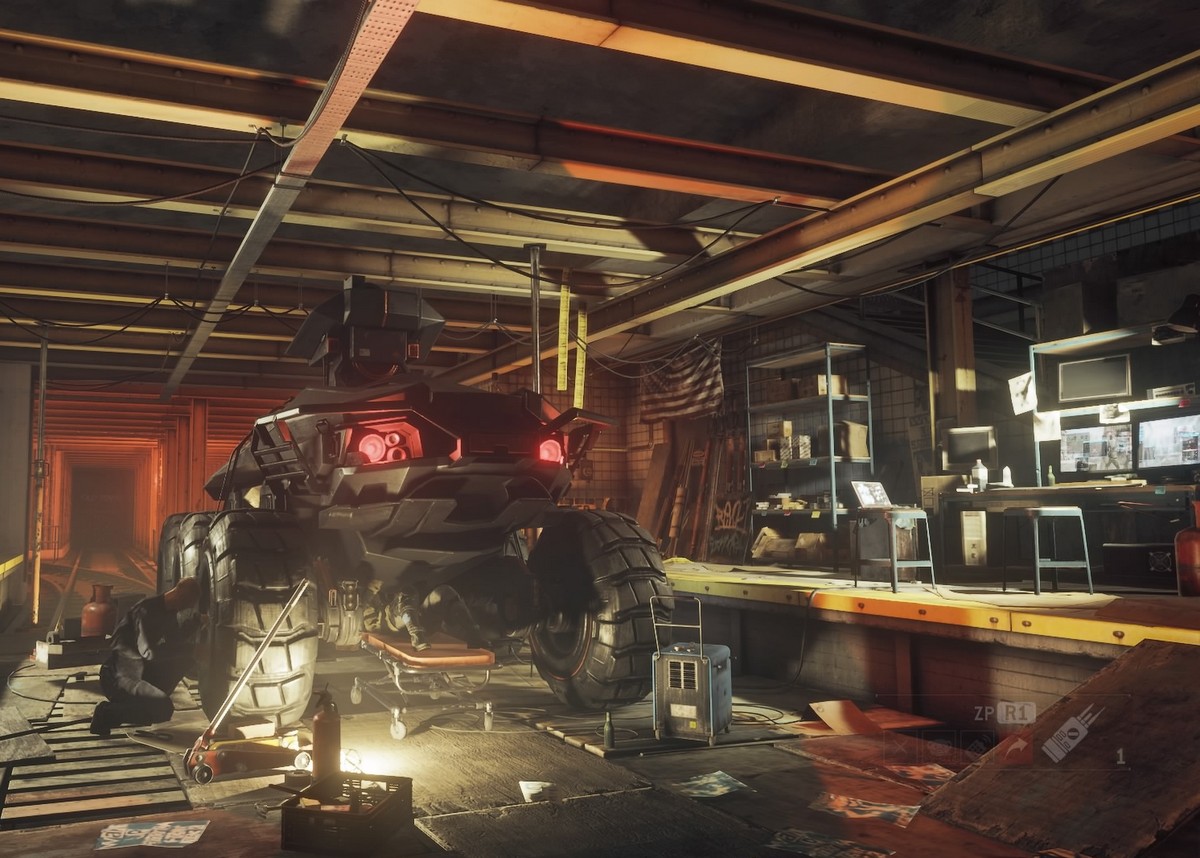1200x858 pixels.
Task: Click the red curved arrow icon
Action: pos(1018,746)
